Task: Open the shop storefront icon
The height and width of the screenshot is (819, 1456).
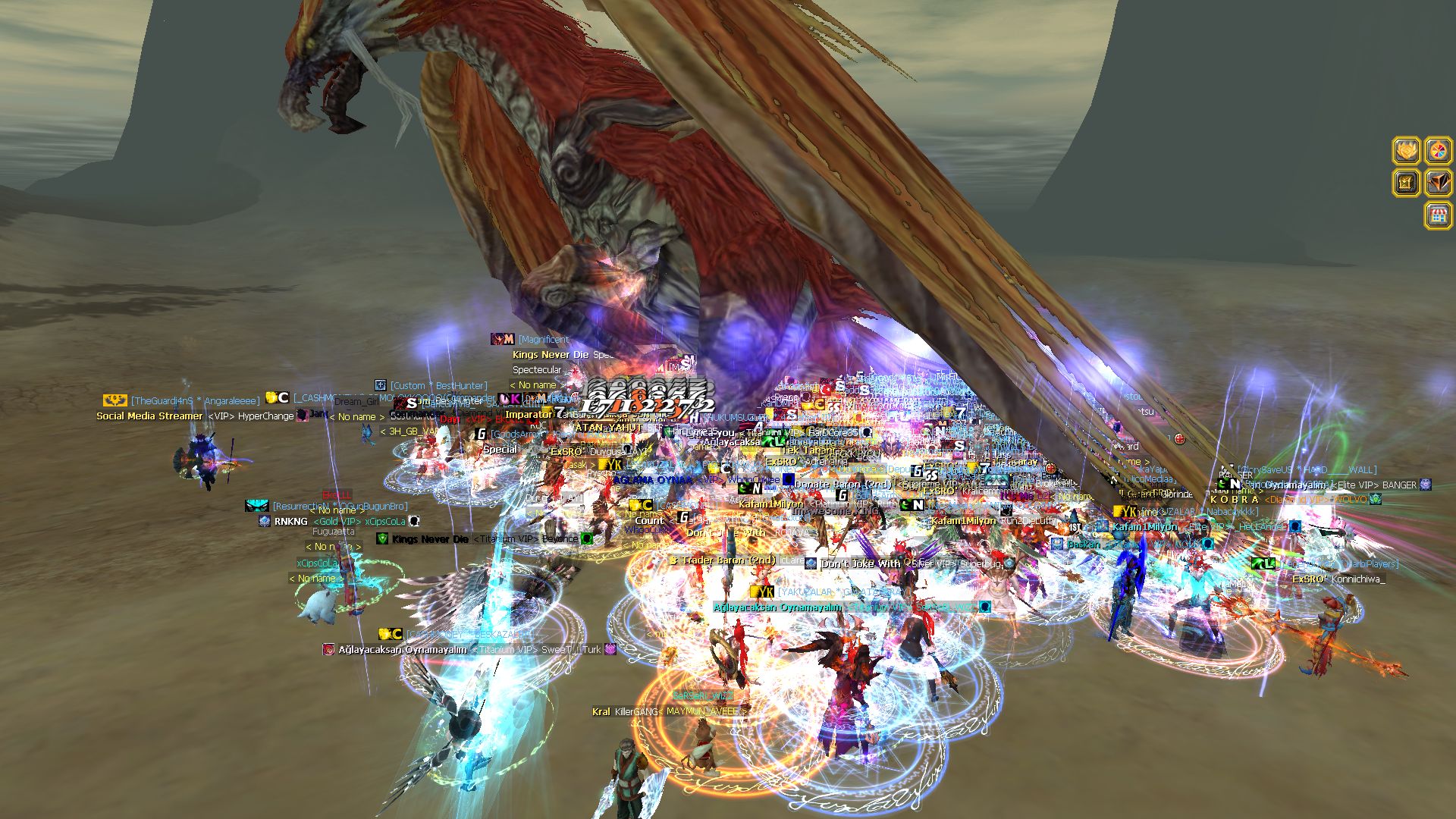Action: point(1438,215)
